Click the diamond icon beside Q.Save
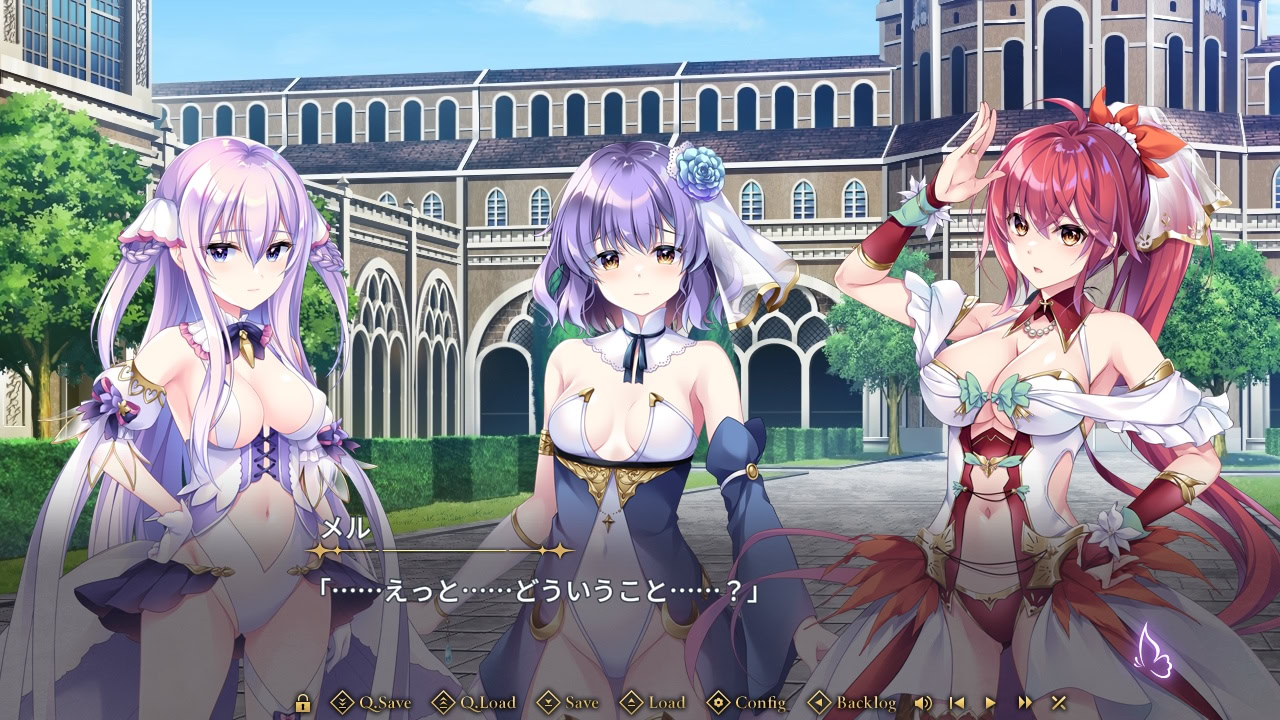1280x720 pixels. 340,703
